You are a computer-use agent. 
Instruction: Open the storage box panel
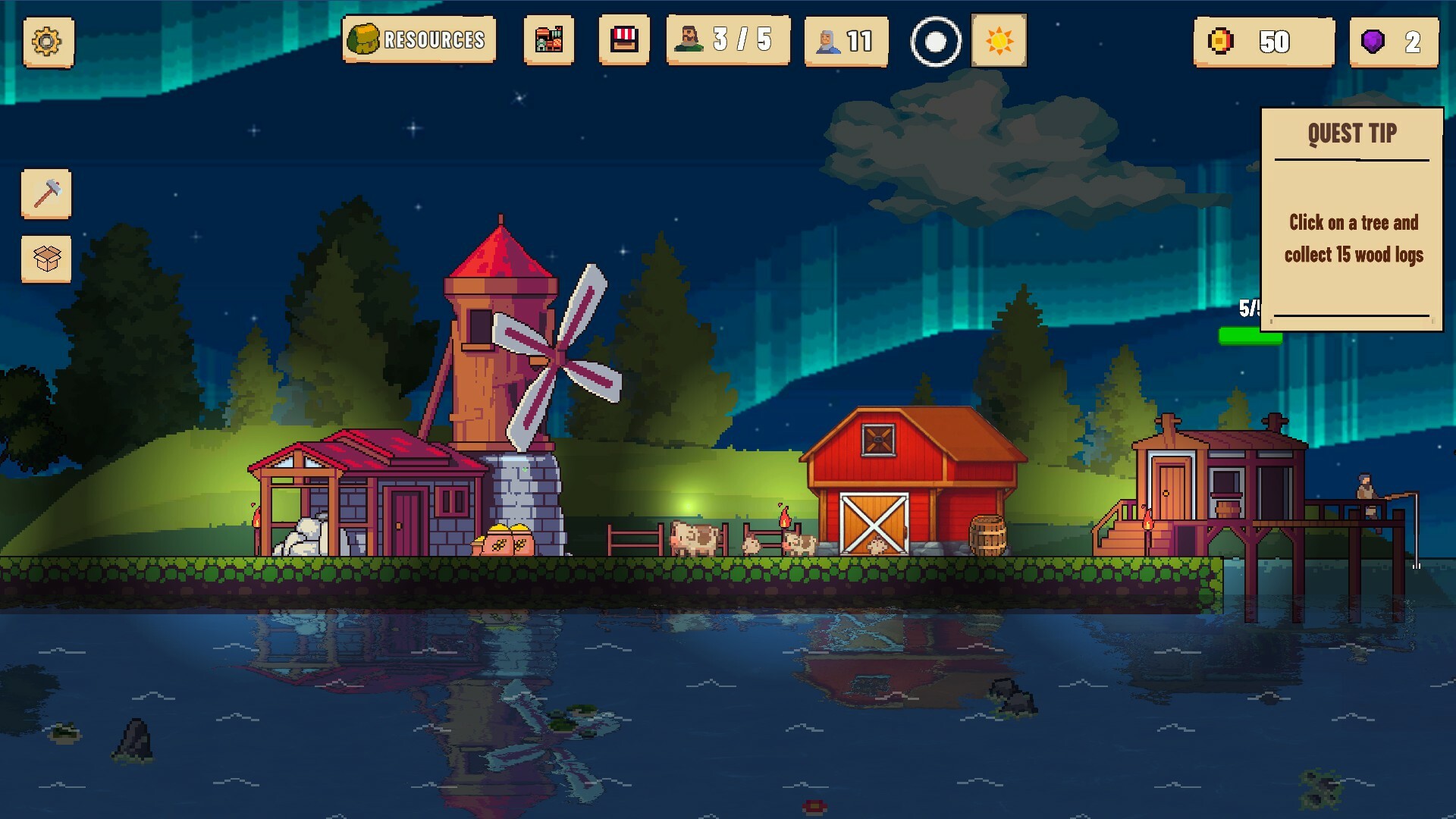[46, 259]
